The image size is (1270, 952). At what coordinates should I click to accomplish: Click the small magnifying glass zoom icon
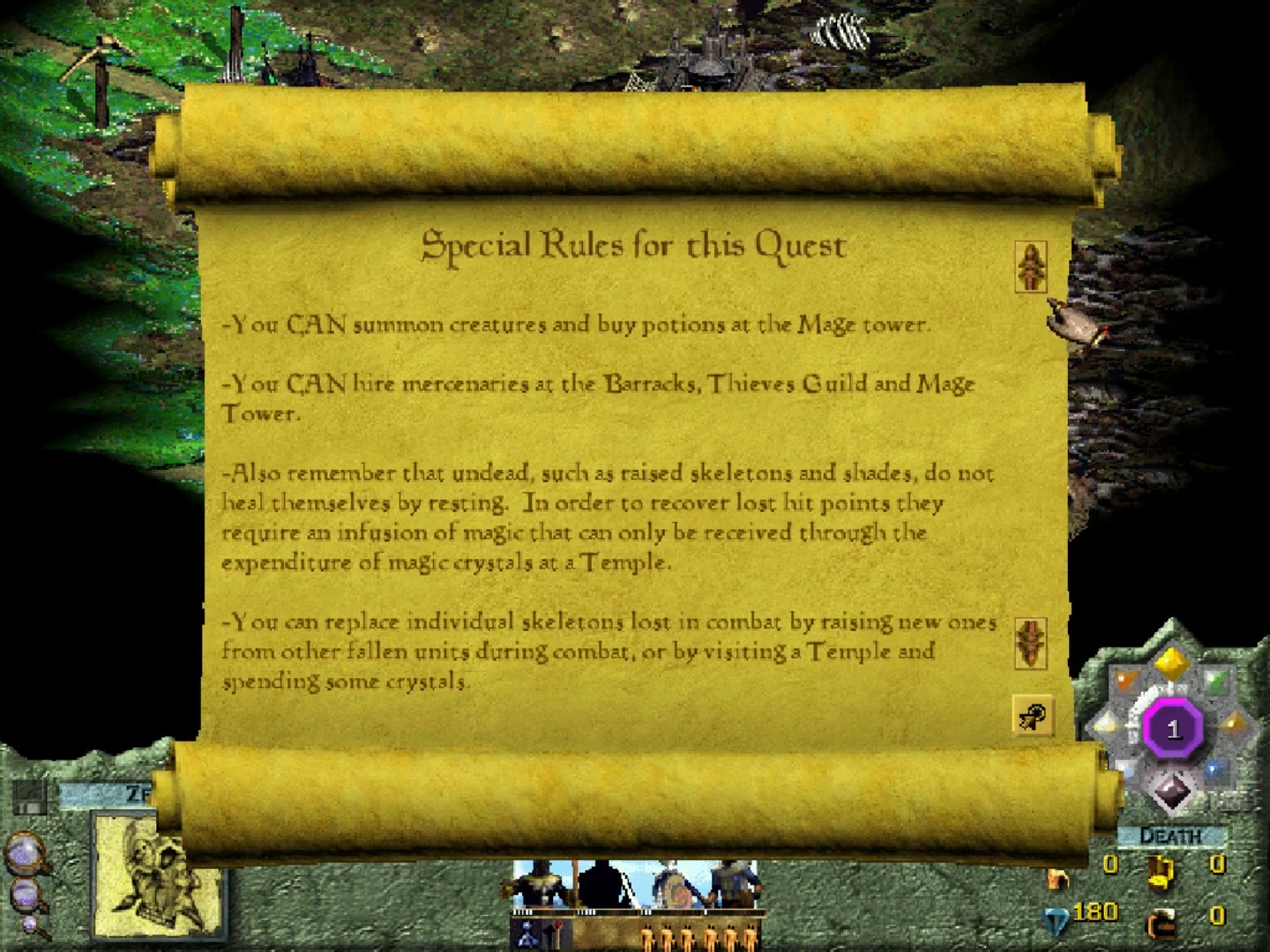pos(29,923)
